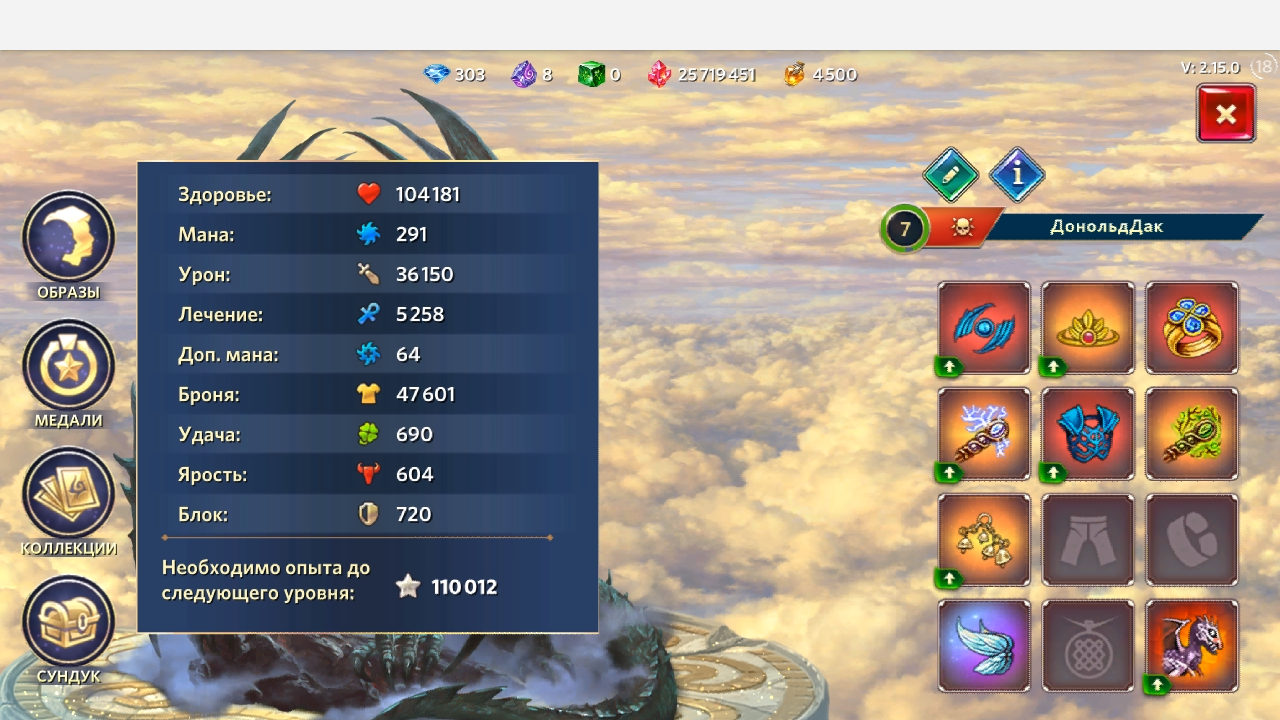1280x720 pixels.
Task: Select the blue bracers equipment slot
Action: pos(984,328)
